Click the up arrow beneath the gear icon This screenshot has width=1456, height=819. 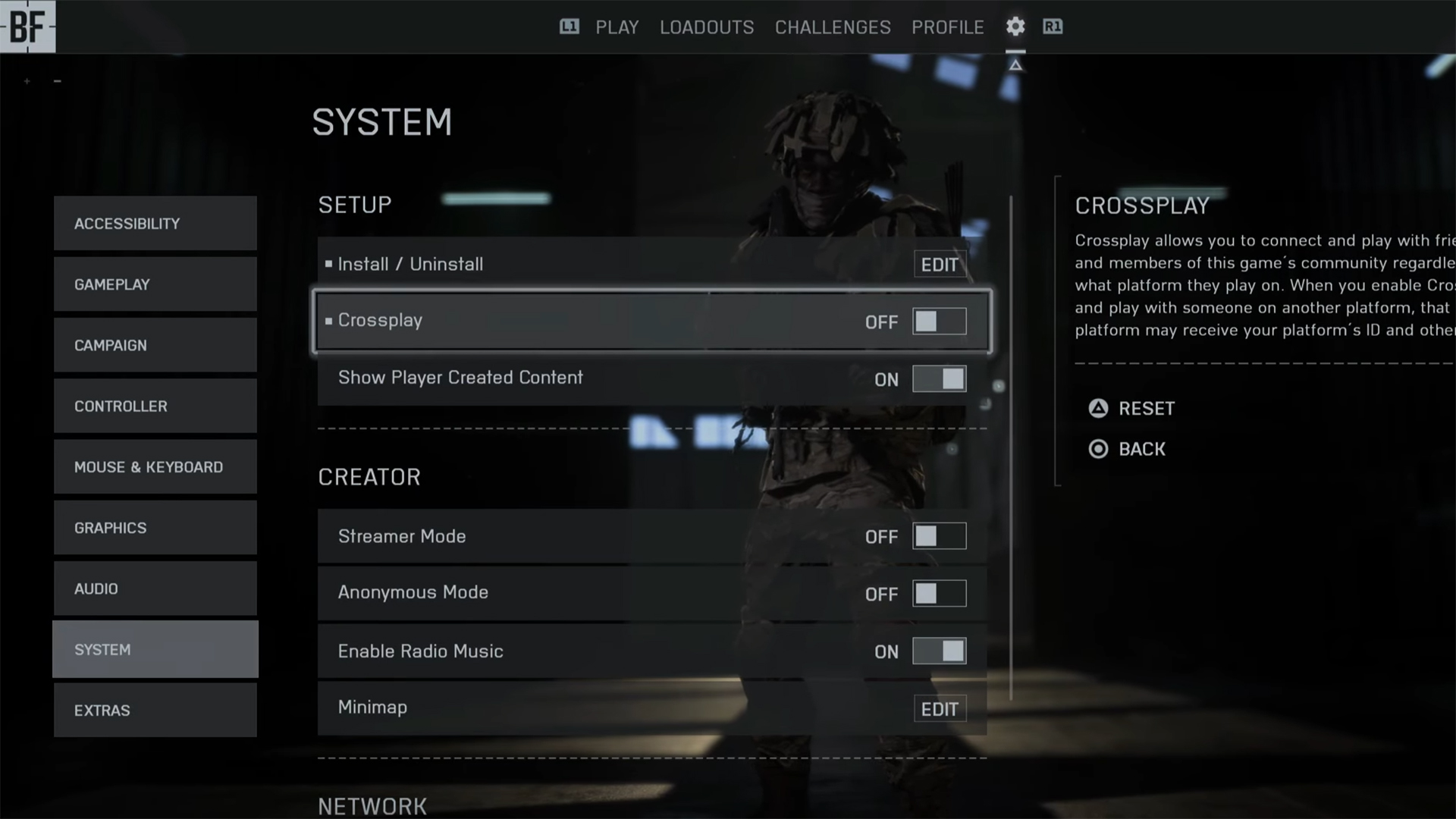1015,64
